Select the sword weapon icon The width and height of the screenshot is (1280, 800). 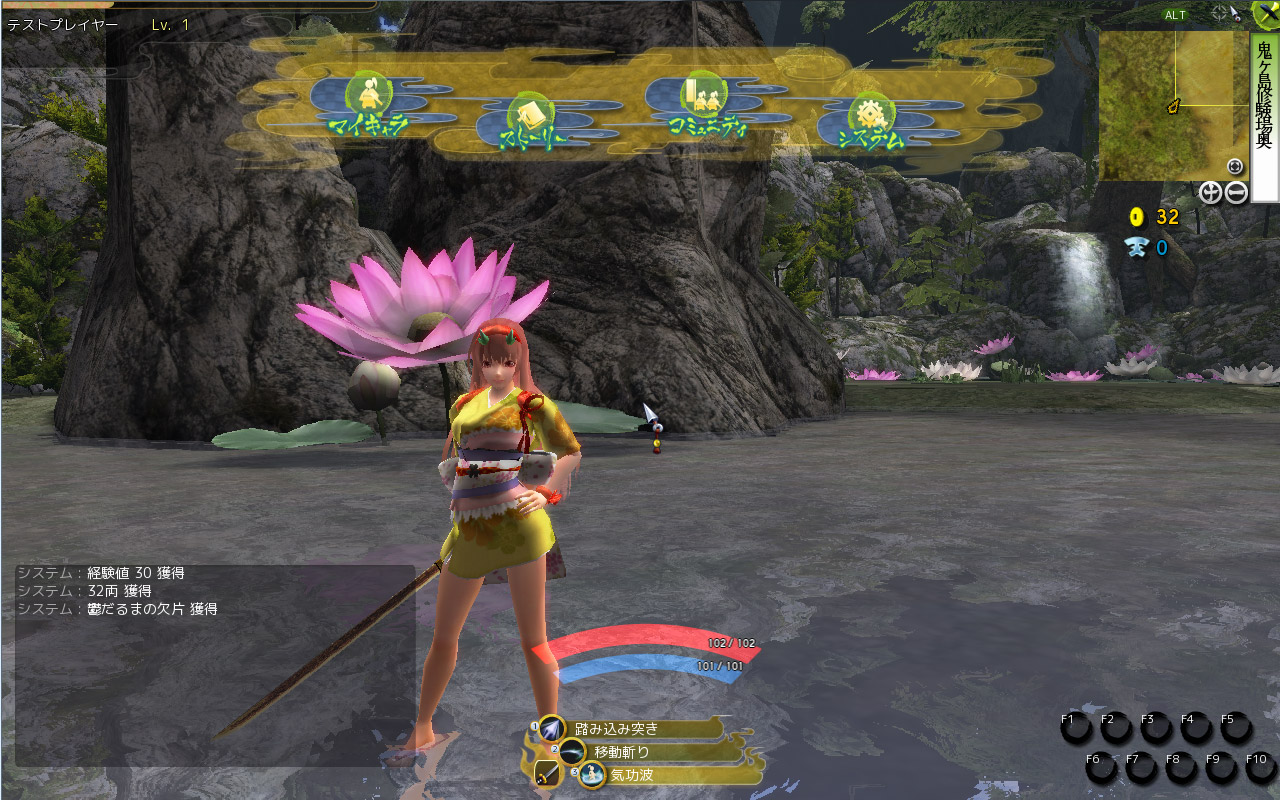click(546, 775)
